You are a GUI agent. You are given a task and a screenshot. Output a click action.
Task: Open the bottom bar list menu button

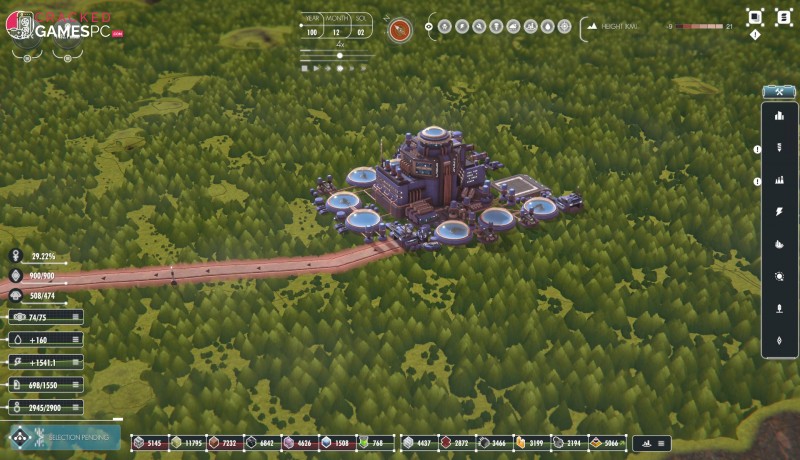[x=664, y=443]
